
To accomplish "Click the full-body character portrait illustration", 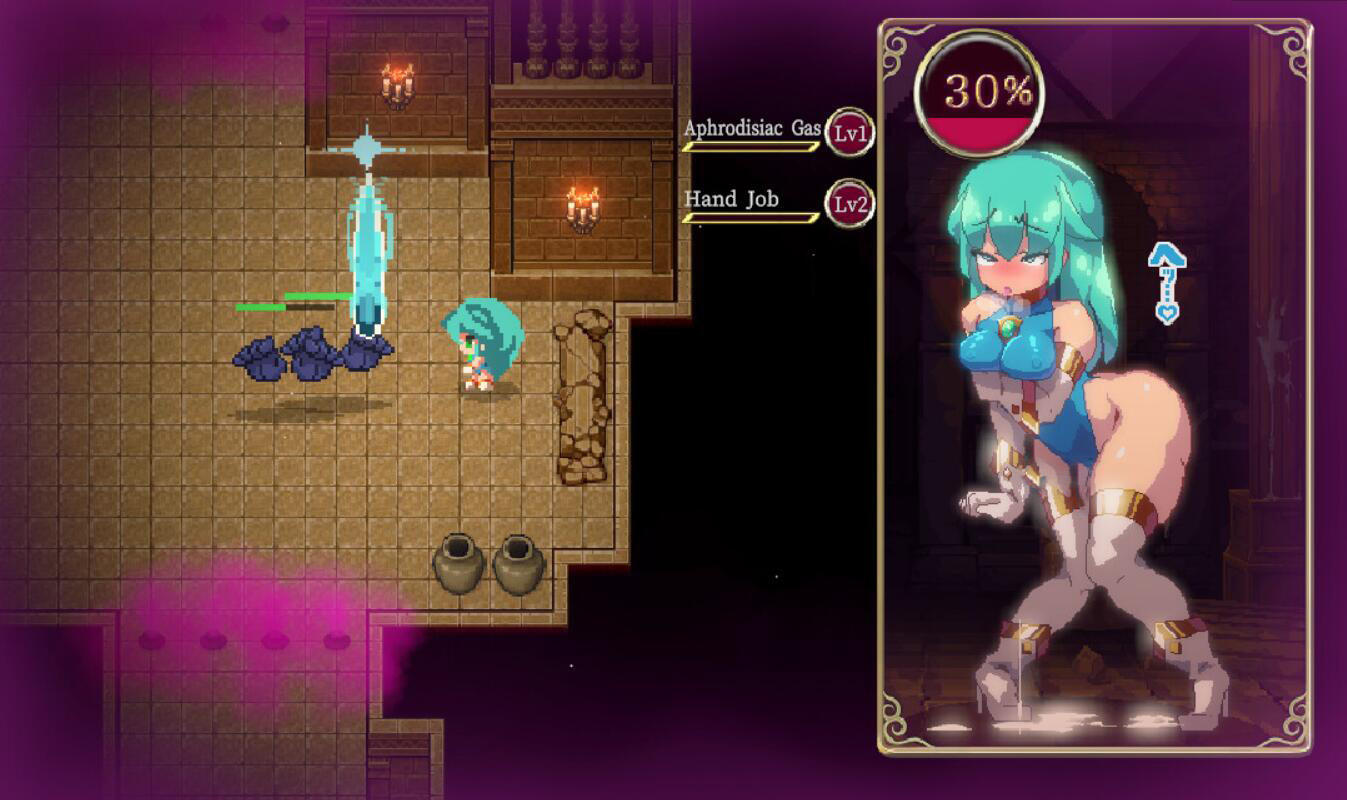I will tap(1060, 420).
